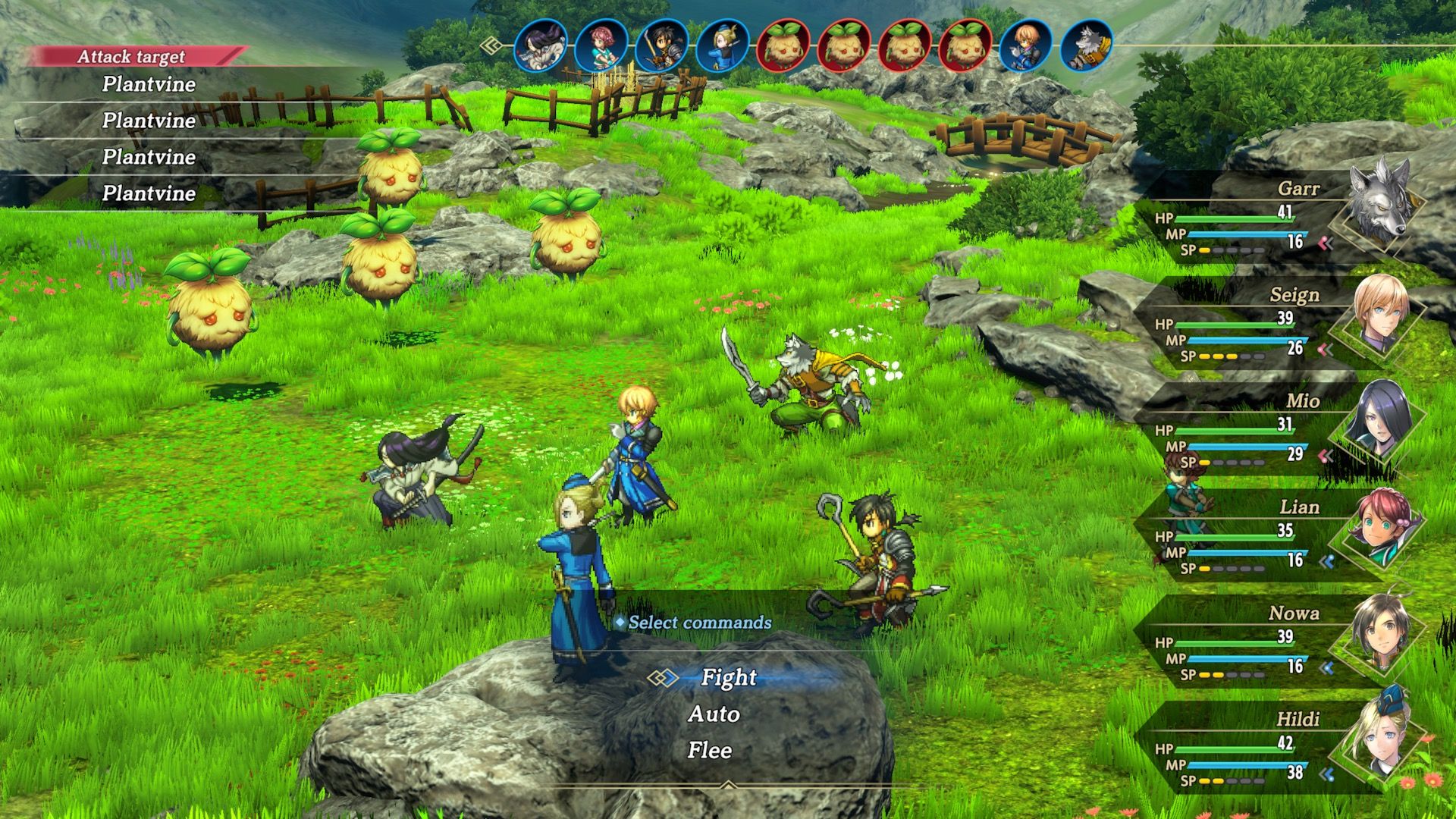Choose Flee to escape the battle
This screenshot has height=819, width=1456.
pyautogui.click(x=711, y=750)
